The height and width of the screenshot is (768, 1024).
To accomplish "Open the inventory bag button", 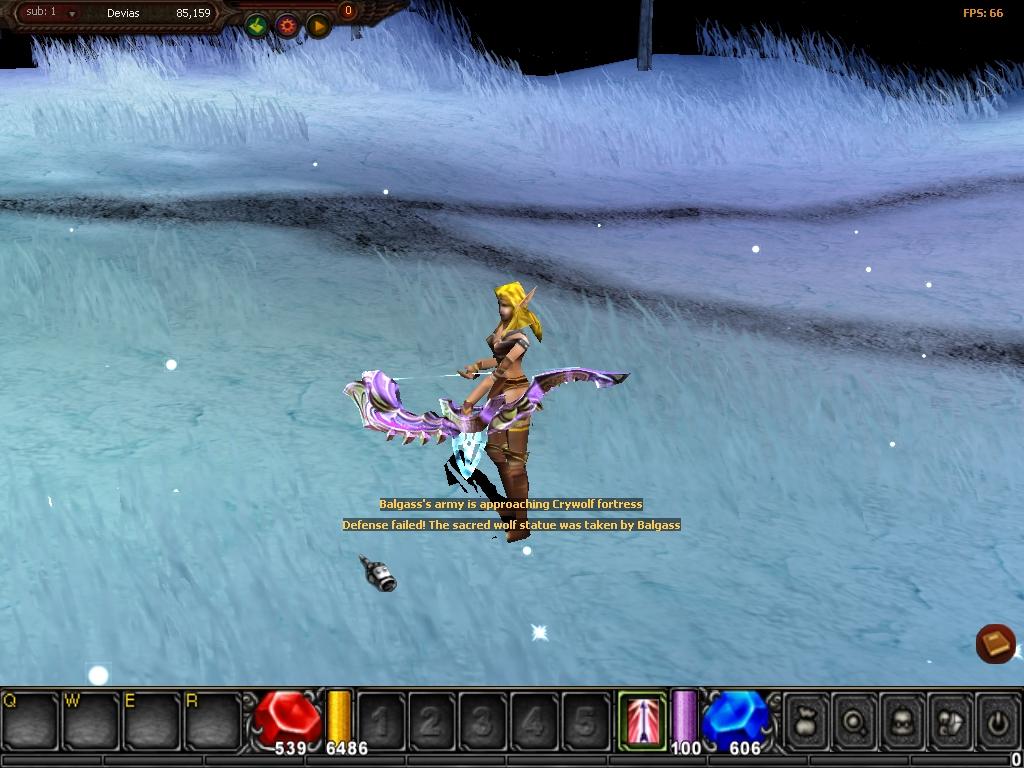I will 807,718.
